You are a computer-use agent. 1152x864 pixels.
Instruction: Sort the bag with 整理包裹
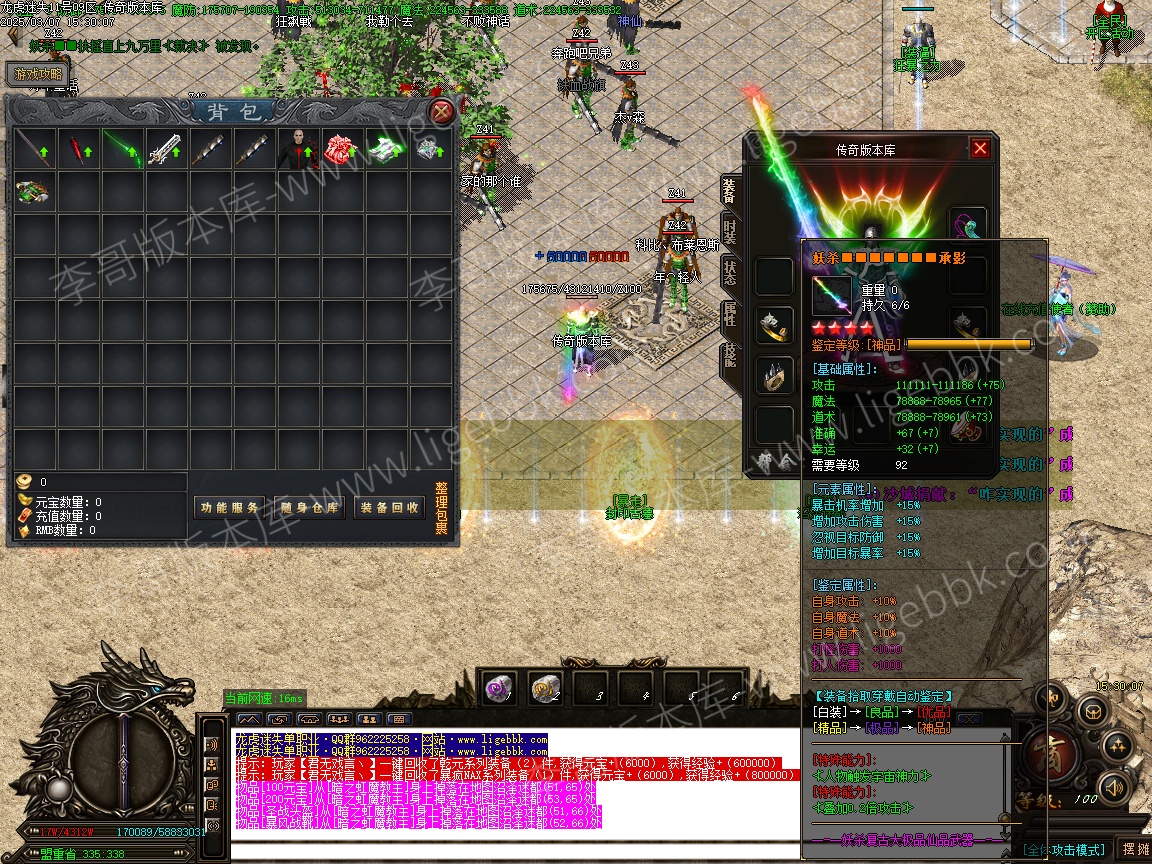coord(441,508)
